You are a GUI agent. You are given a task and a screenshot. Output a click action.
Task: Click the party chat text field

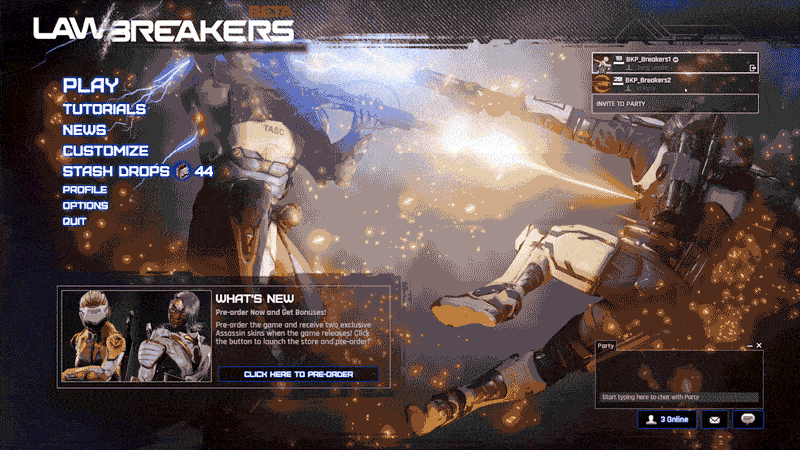tap(678, 397)
